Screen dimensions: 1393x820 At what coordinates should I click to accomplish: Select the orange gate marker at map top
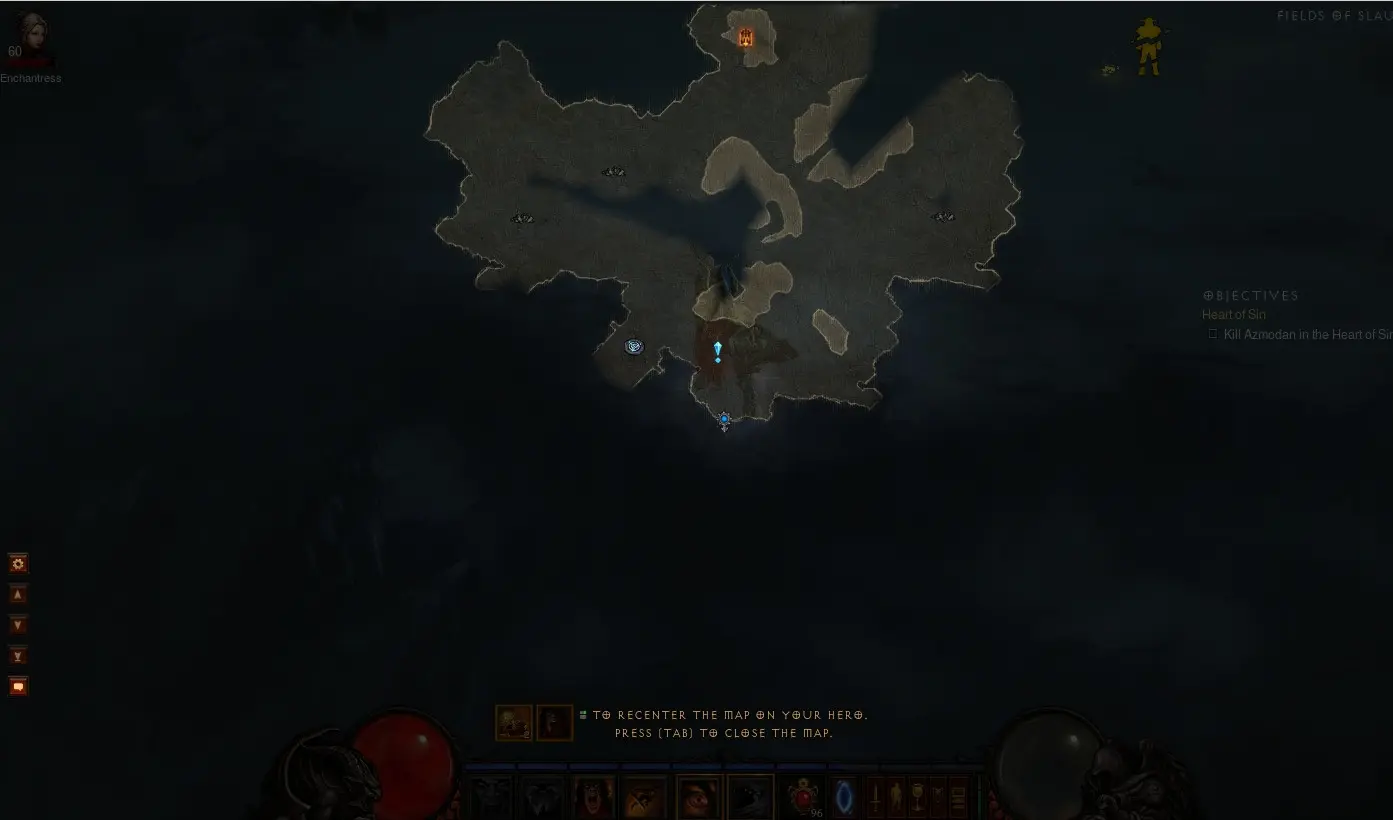(746, 38)
